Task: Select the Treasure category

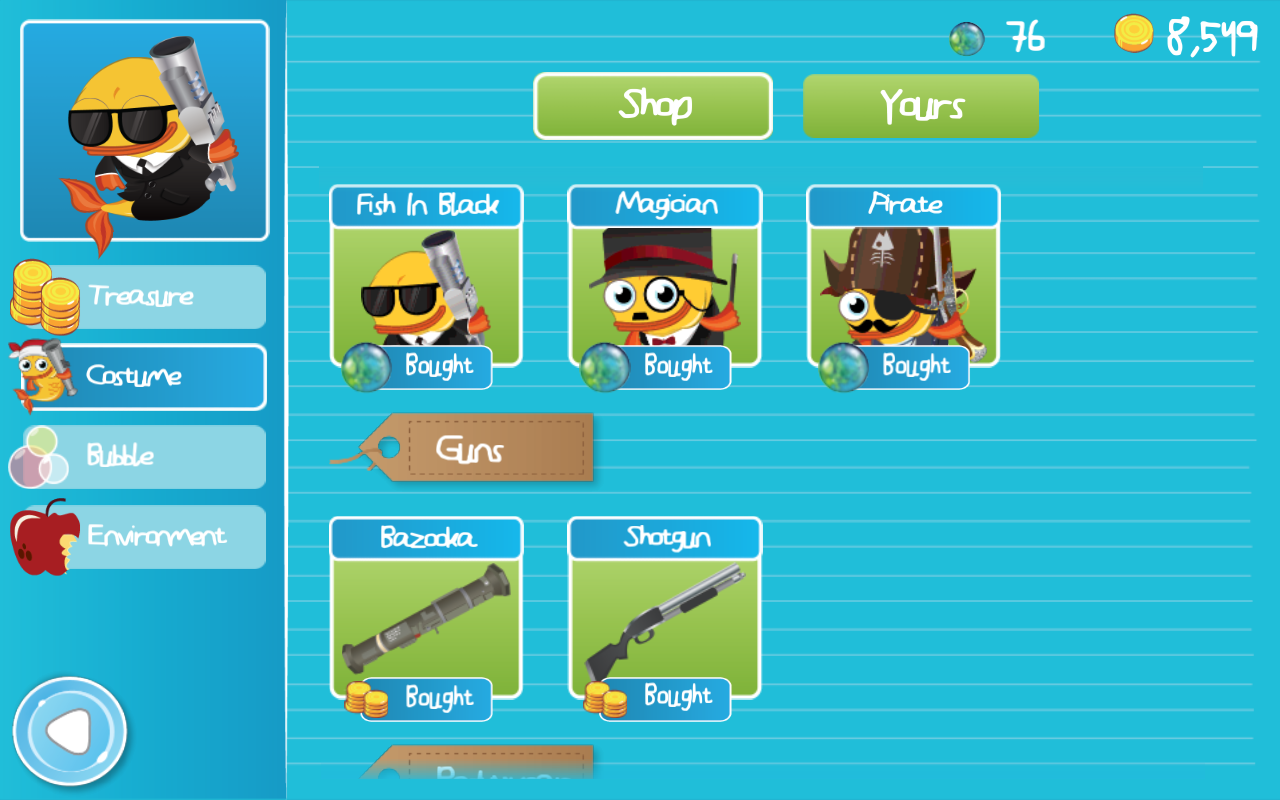Action: (141, 296)
